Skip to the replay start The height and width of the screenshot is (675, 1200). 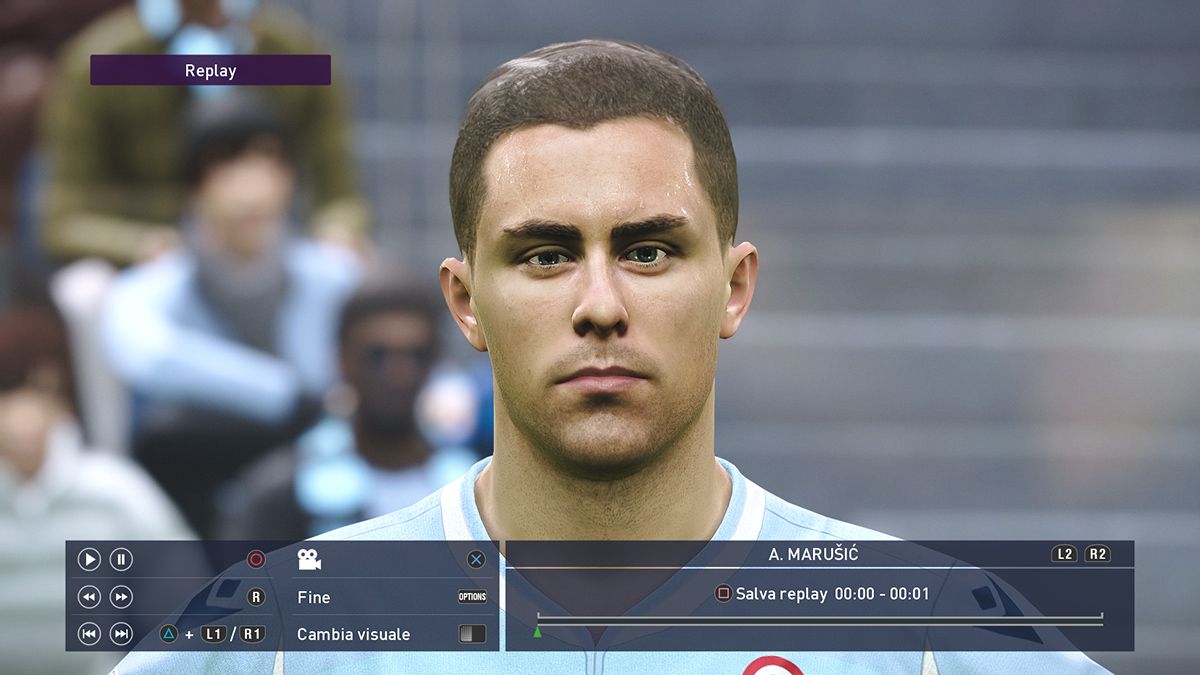pyautogui.click(x=89, y=633)
